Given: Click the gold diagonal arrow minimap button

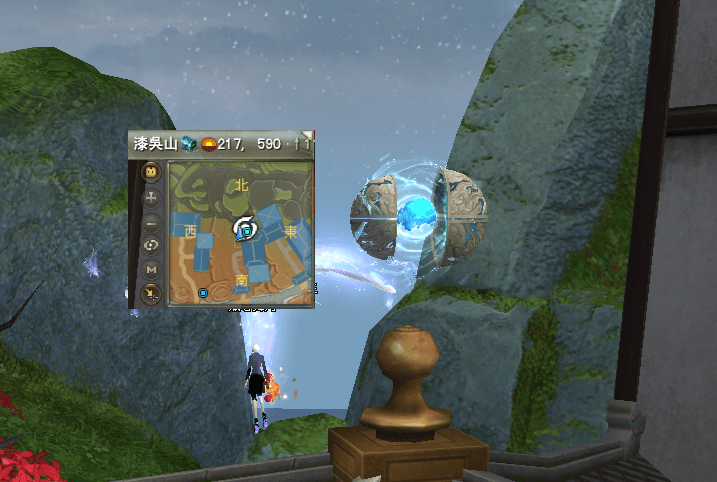Looking at the screenshot, I should (151, 292).
